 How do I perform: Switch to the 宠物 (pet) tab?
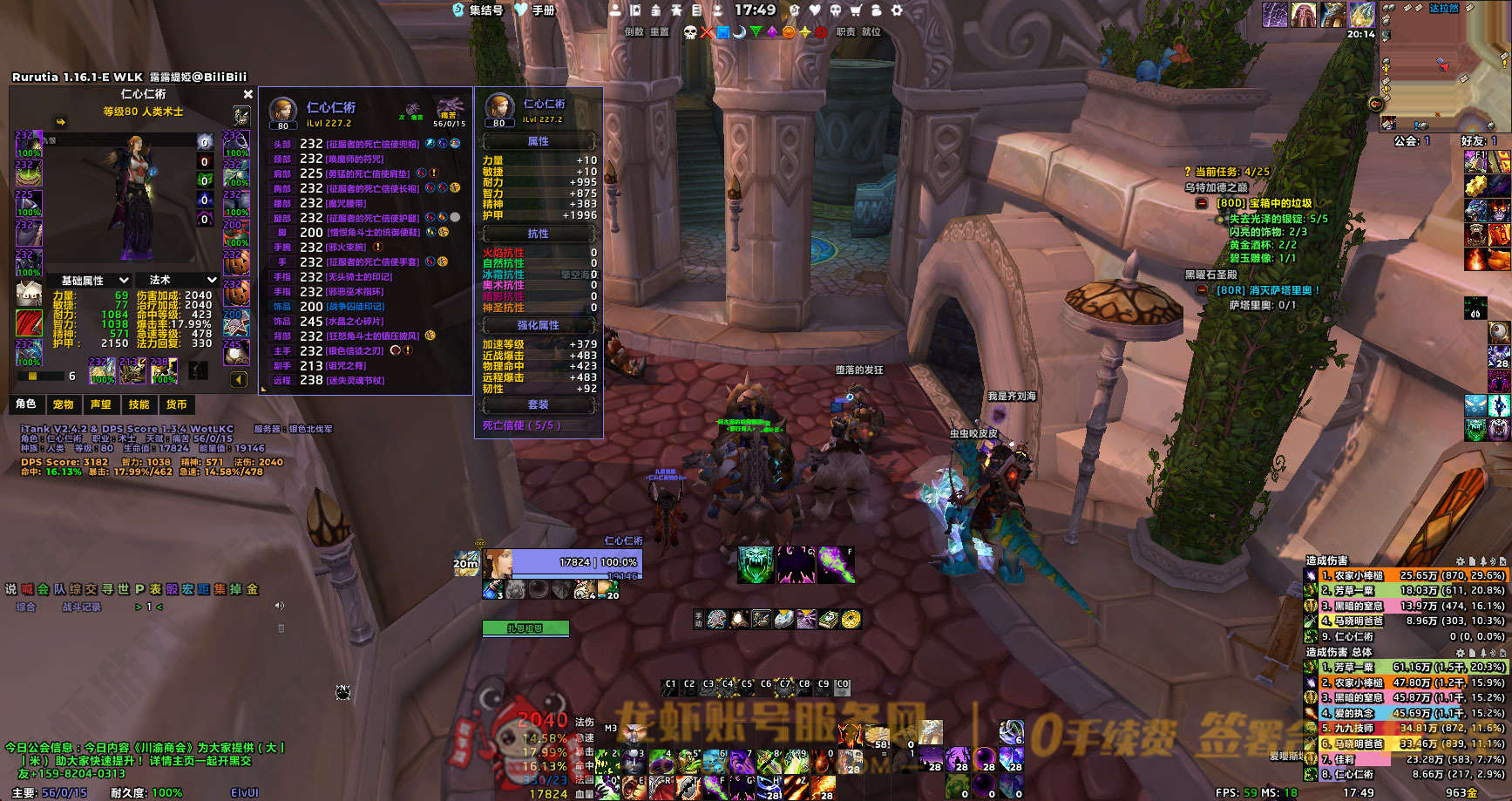pos(64,404)
